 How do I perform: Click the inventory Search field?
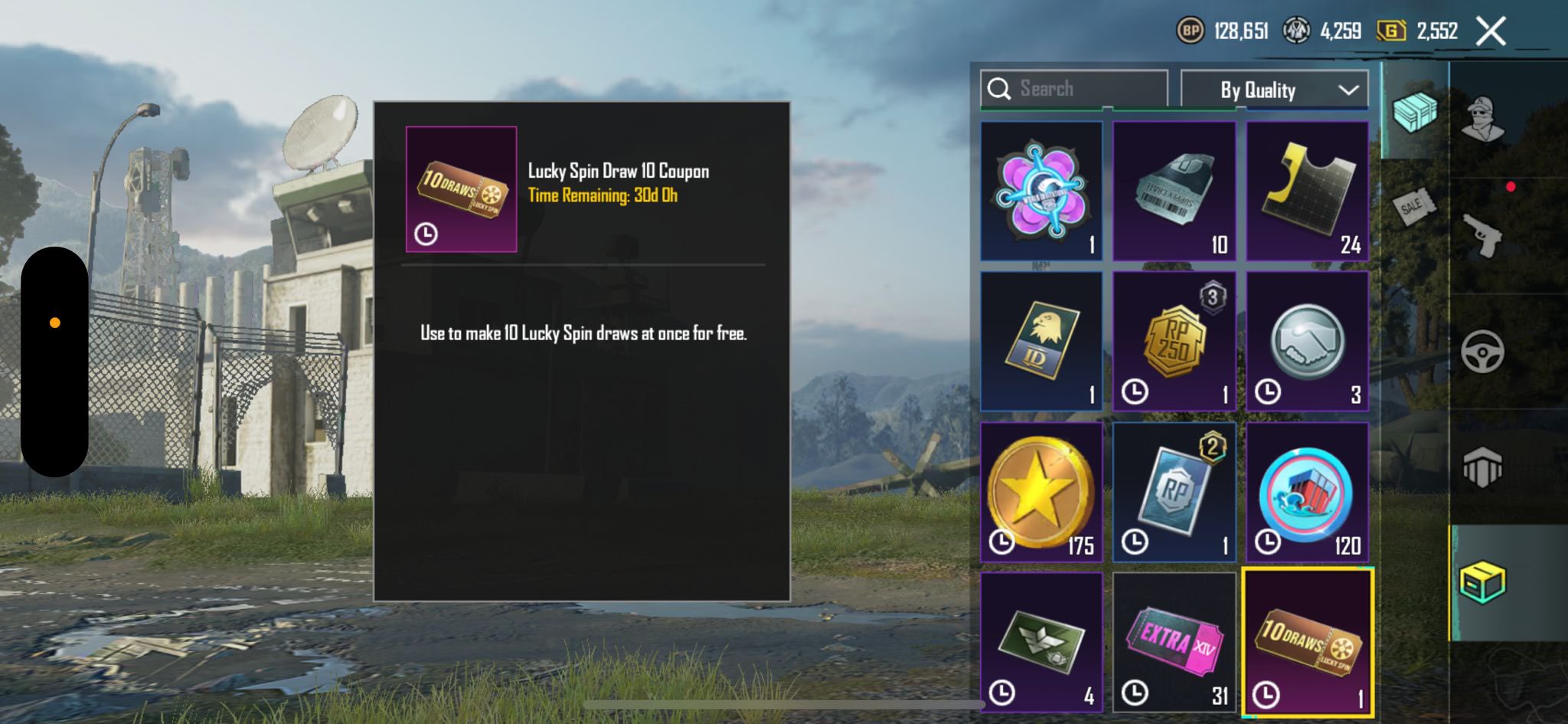tap(1074, 89)
